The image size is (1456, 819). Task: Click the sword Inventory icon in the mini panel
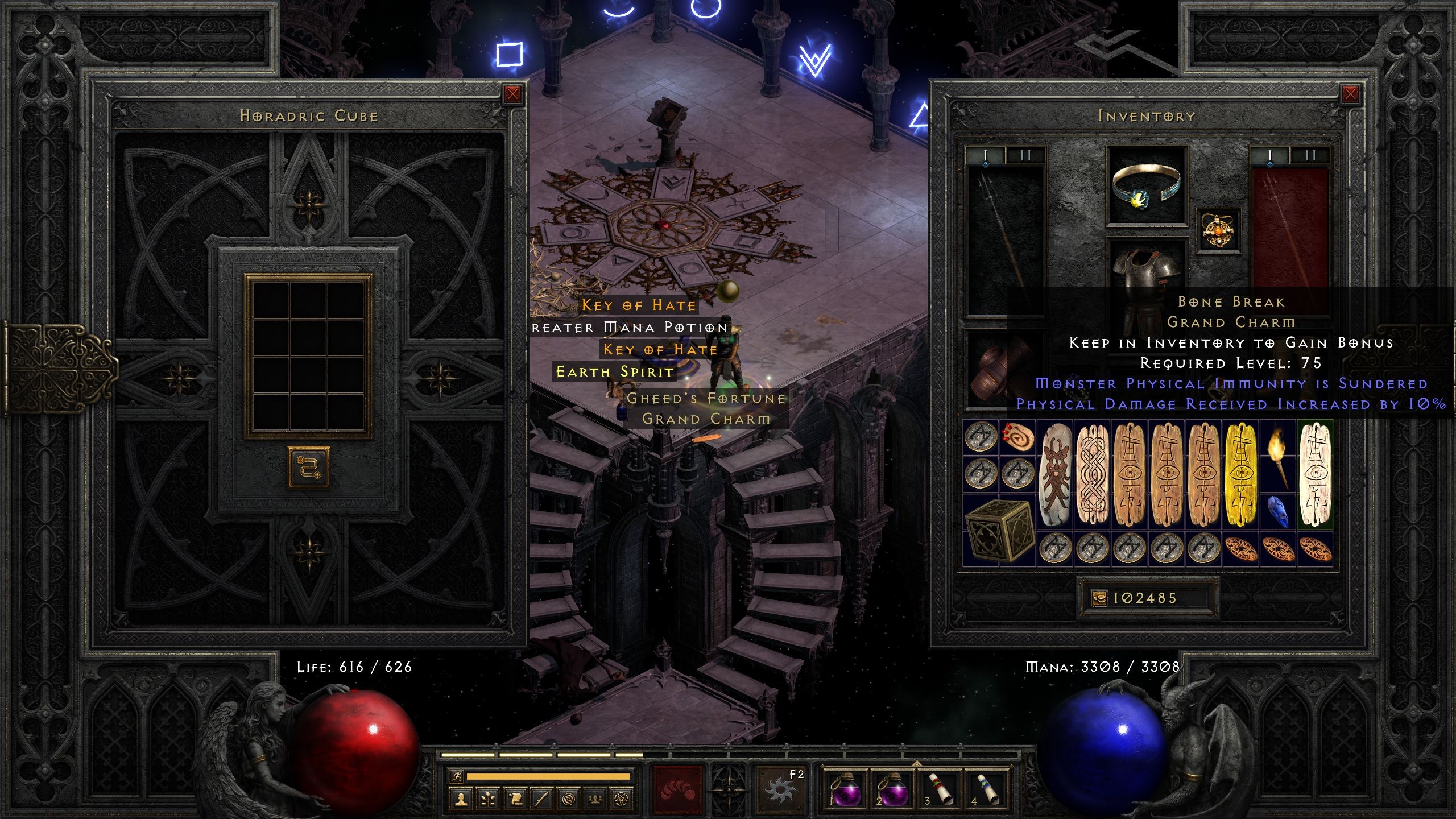(x=543, y=800)
